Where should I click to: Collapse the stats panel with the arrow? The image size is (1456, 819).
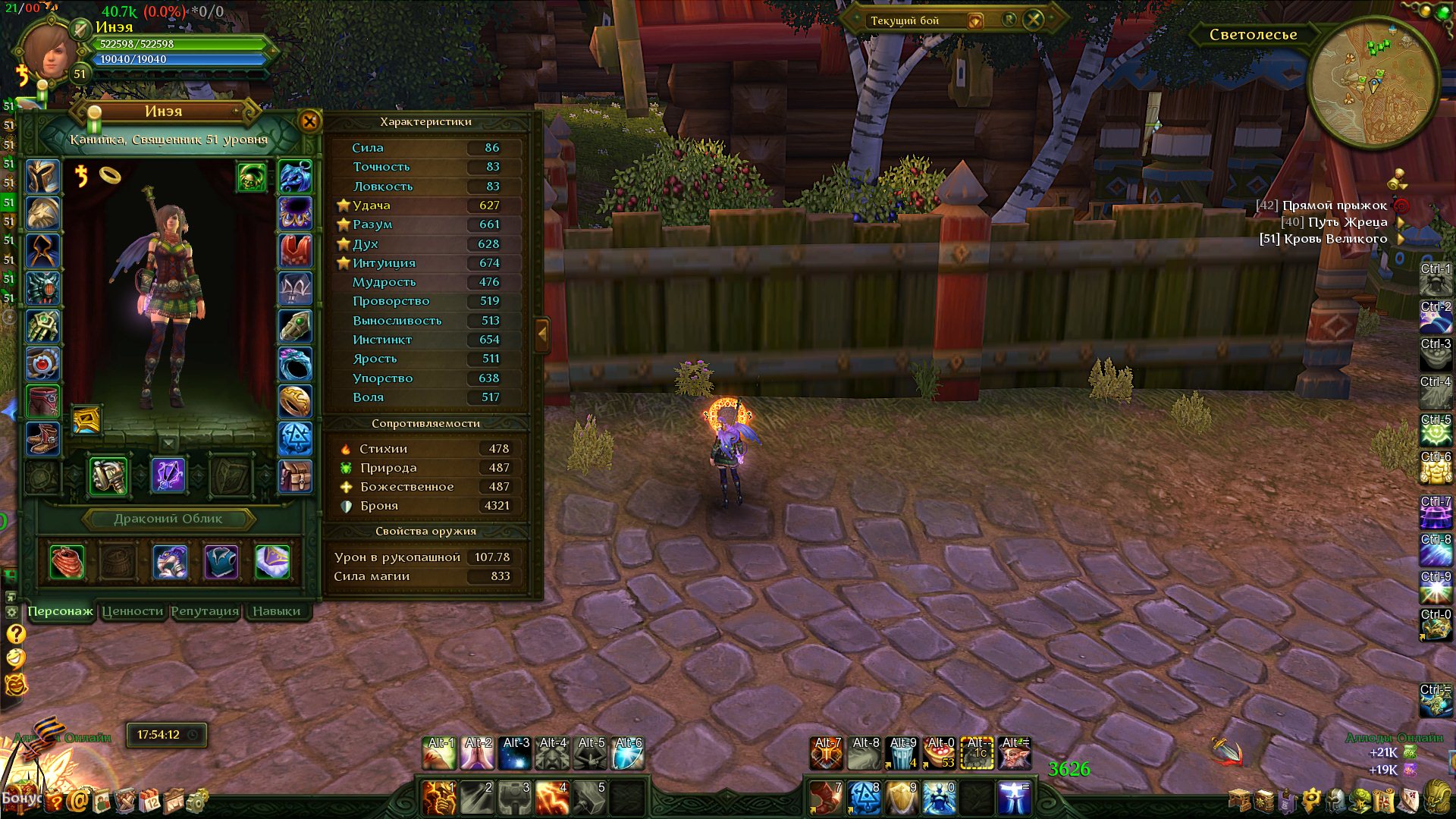(541, 333)
